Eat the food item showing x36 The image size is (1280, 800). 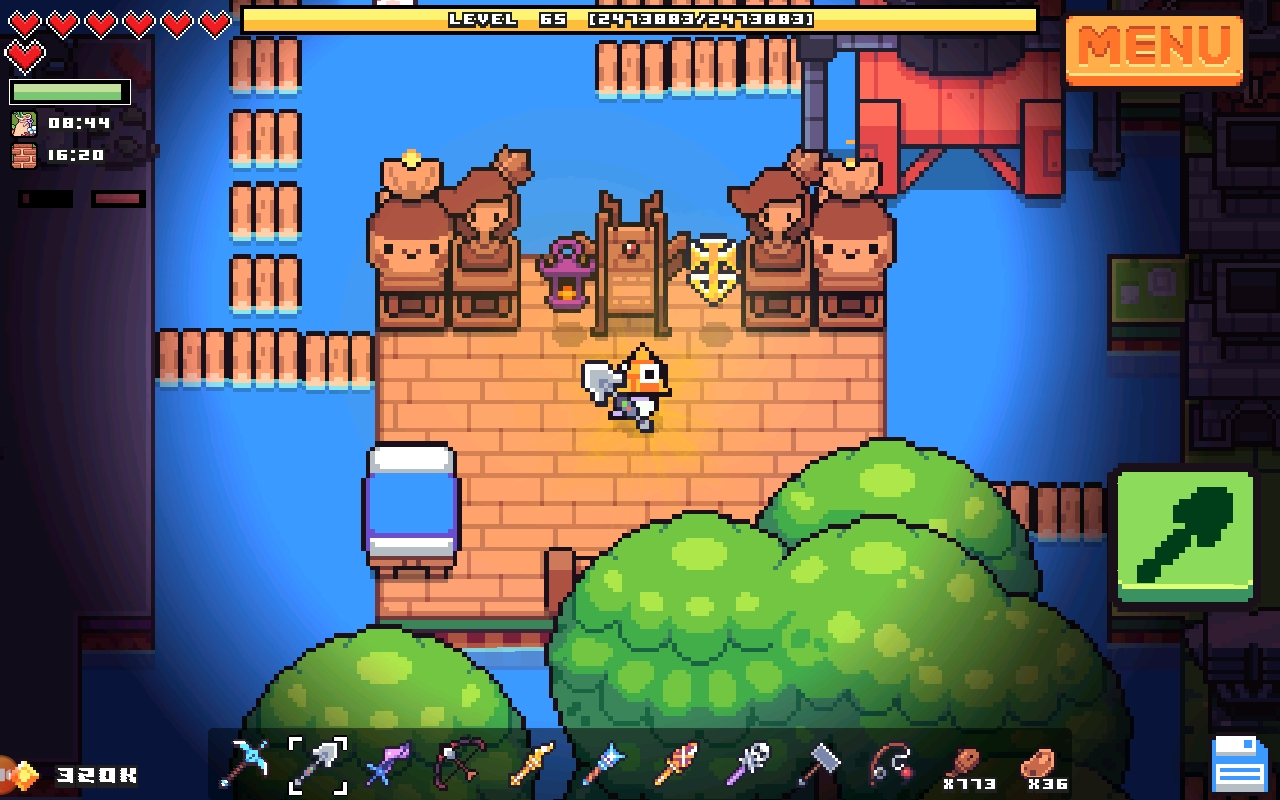click(1039, 765)
